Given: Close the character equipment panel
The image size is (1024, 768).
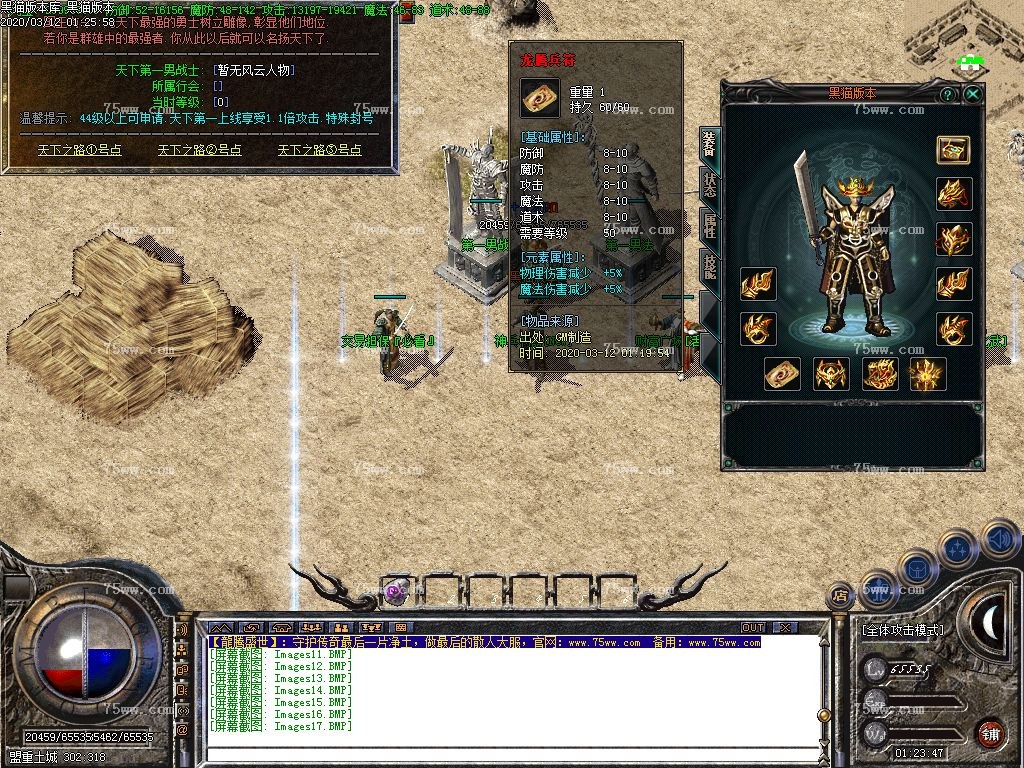Looking at the screenshot, I should pos(972,93).
